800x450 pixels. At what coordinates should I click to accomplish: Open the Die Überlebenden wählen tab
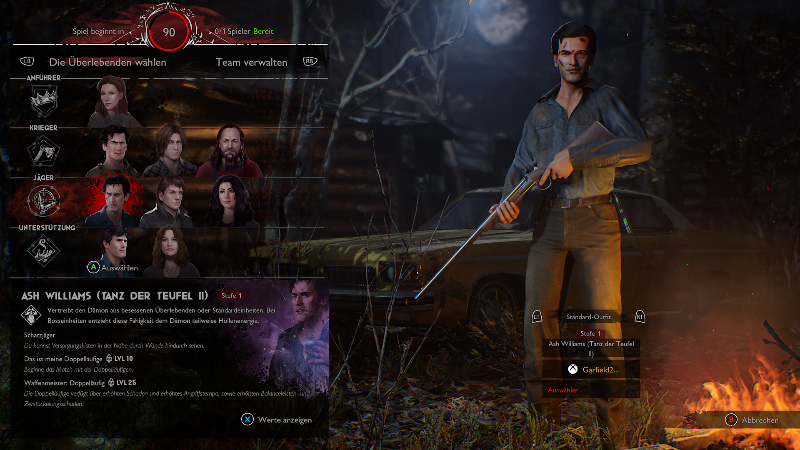pyautogui.click(x=107, y=62)
